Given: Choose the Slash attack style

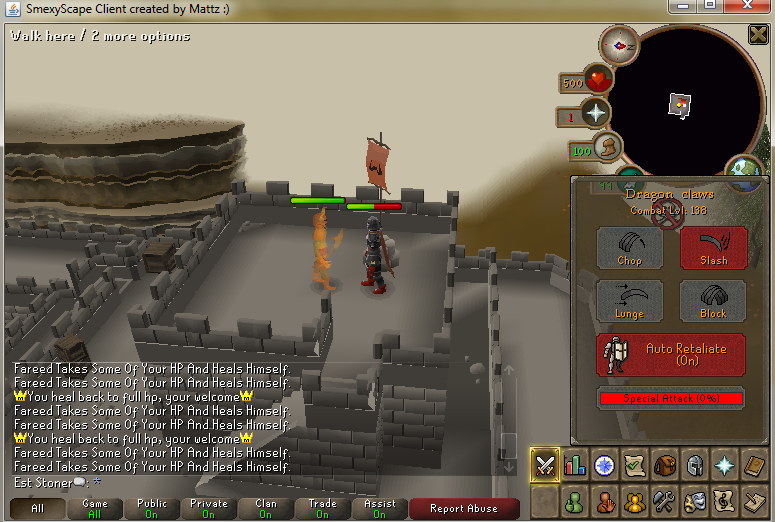Looking at the screenshot, I should (714, 247).
